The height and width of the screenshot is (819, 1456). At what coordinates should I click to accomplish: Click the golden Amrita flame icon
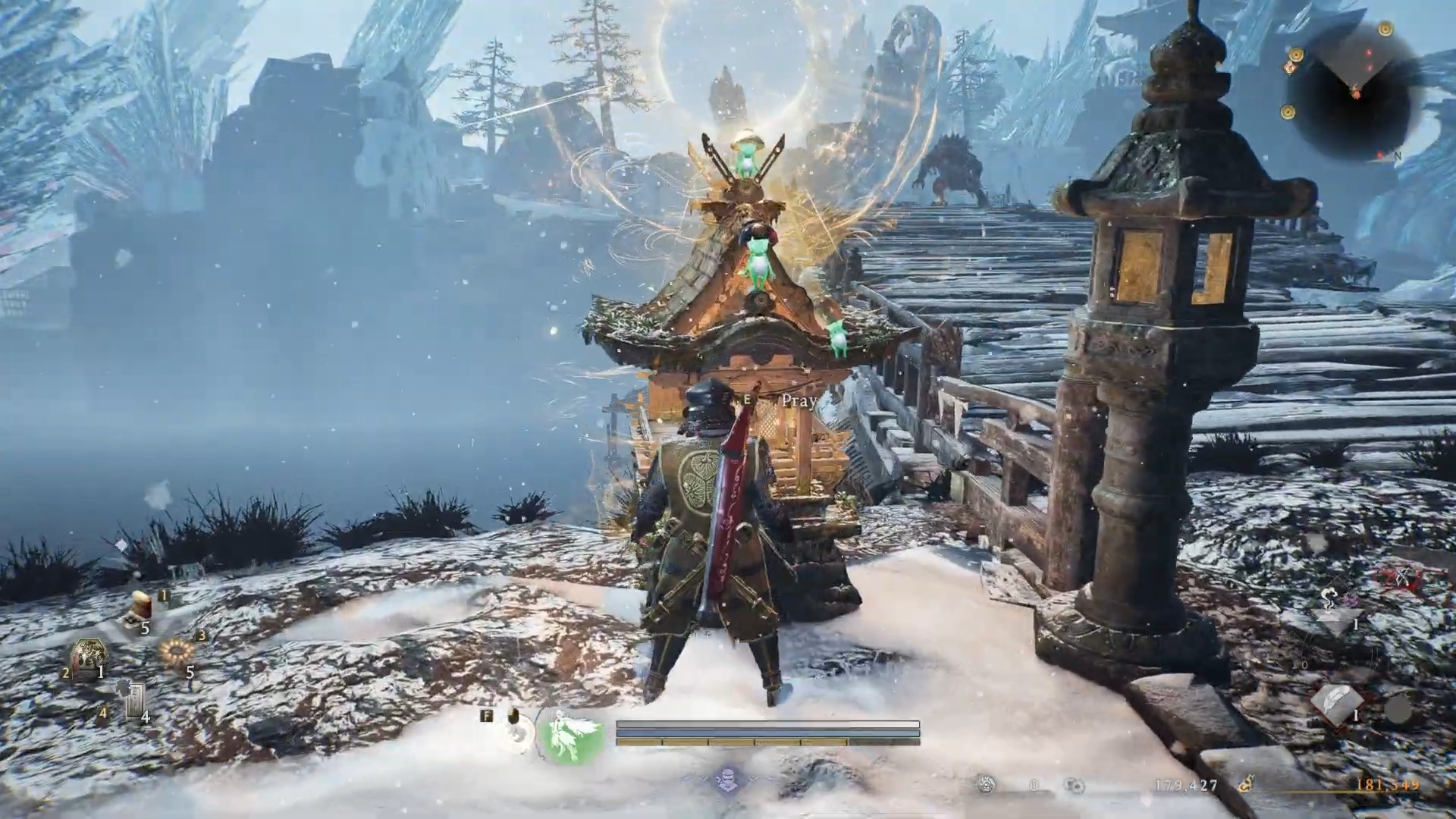click(1245, 785)
